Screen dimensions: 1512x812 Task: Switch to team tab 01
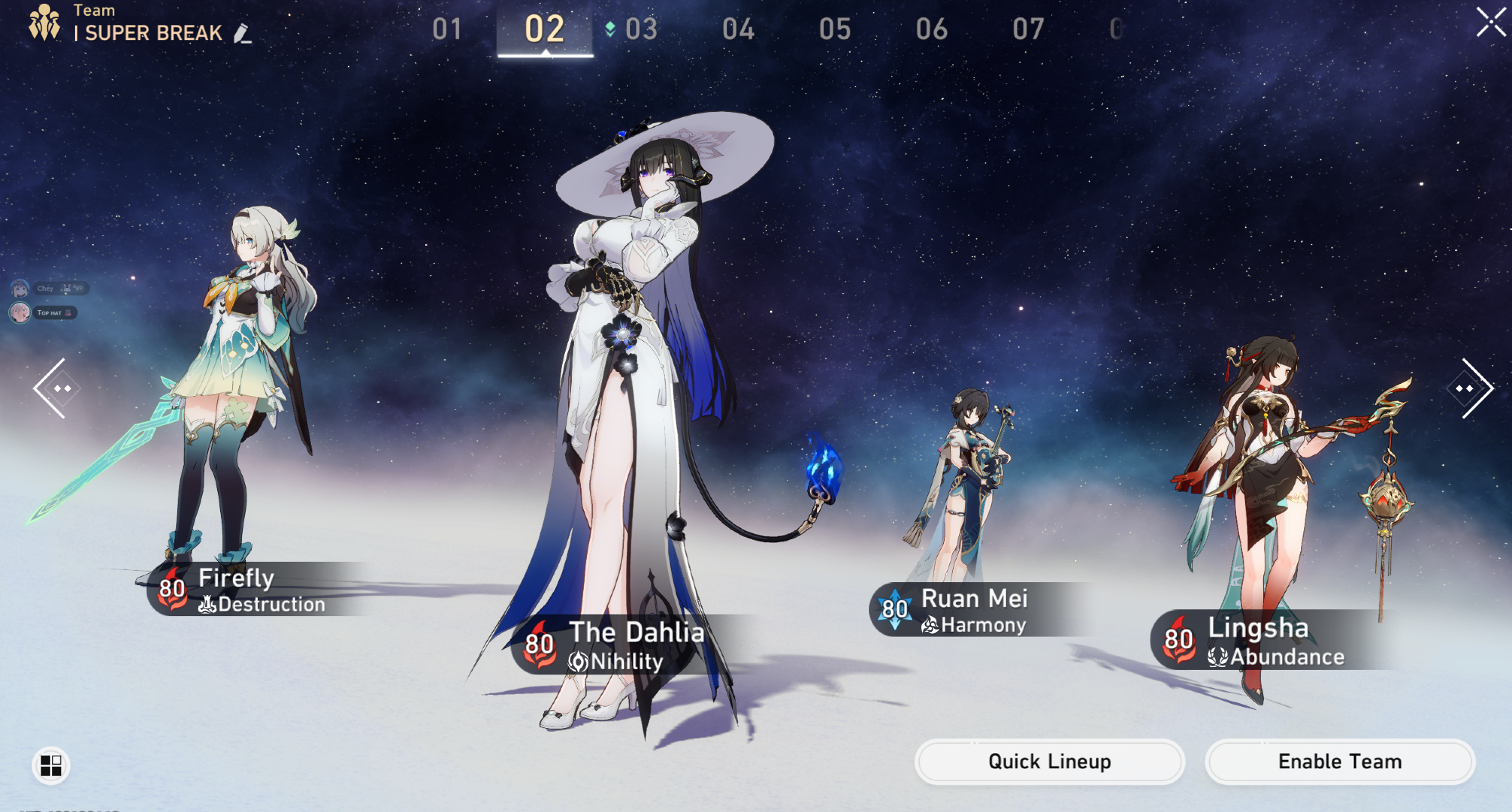pyautogui.click(x=447, y=29)
